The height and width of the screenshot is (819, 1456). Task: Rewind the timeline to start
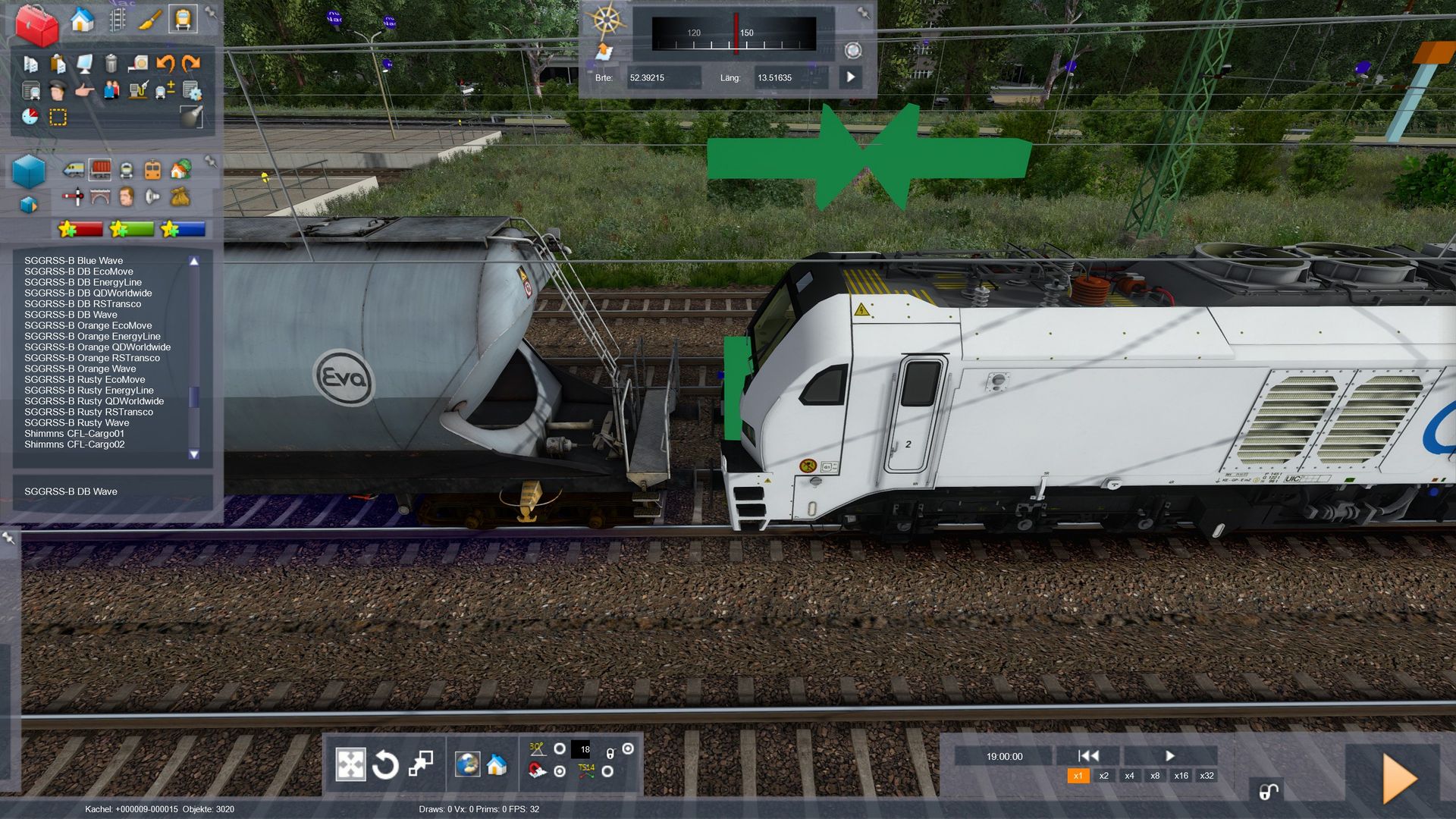(1088, 755)
